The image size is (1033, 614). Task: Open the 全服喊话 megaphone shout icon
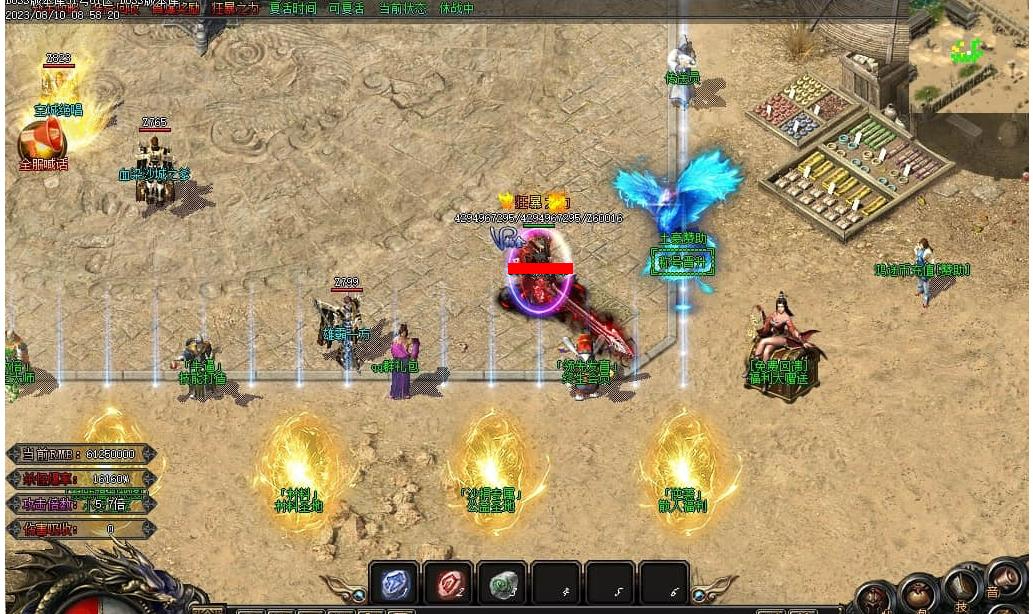(42, 142)
